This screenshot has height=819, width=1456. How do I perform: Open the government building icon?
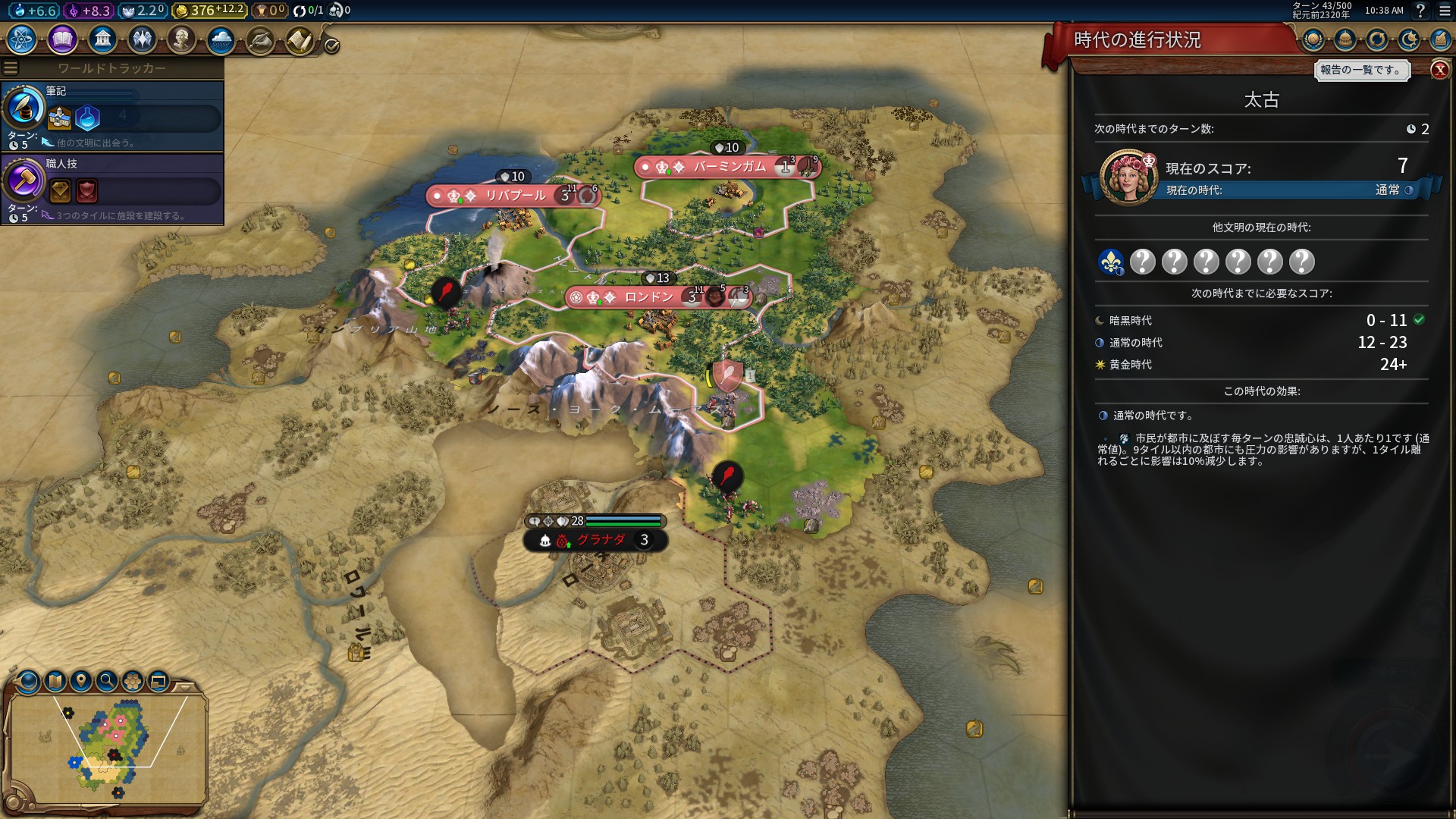click(102, 39)
